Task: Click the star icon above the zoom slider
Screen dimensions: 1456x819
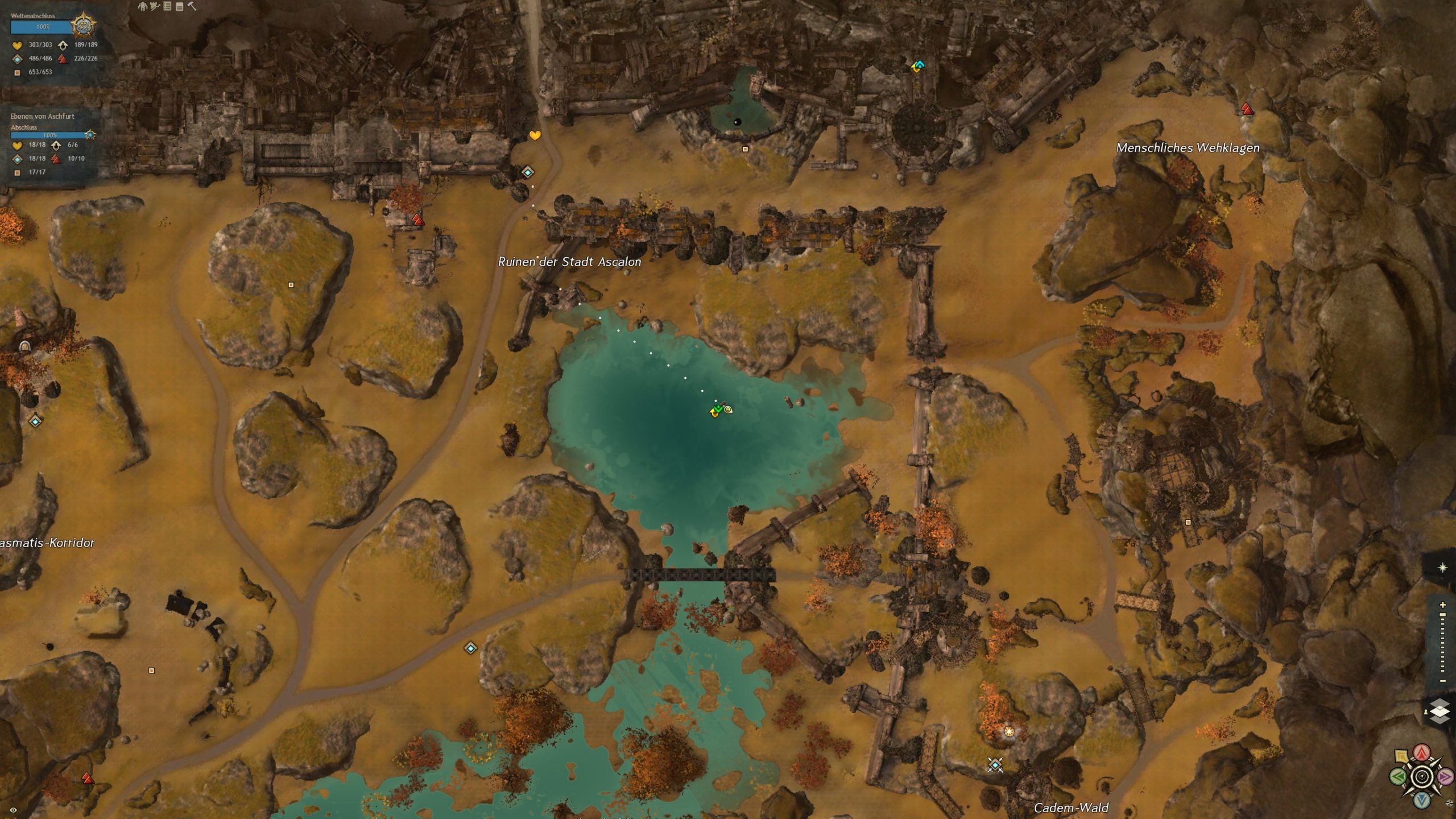Action: [1442, 568]
